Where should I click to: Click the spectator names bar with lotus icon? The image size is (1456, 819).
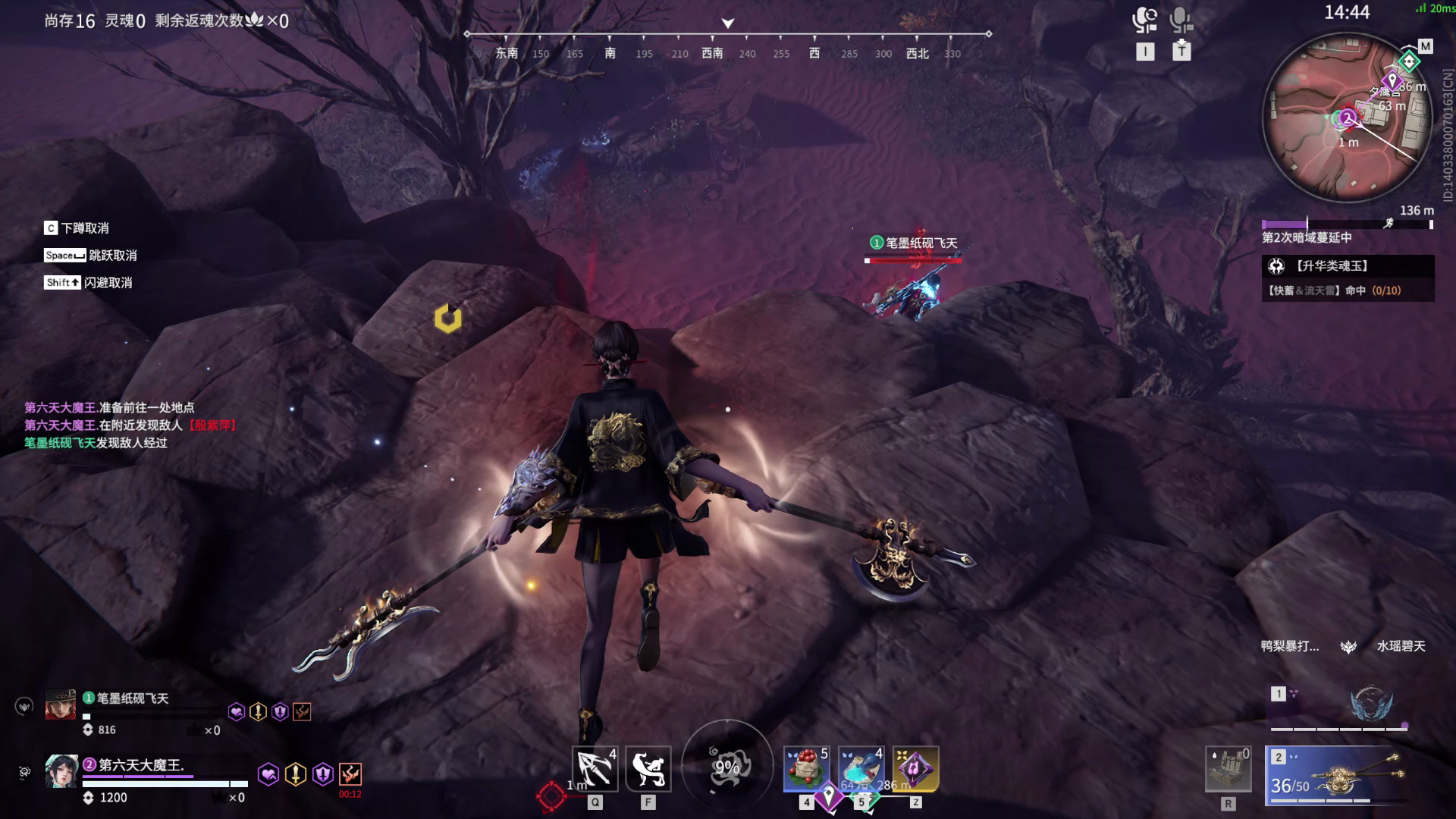tap(1348, 646)
